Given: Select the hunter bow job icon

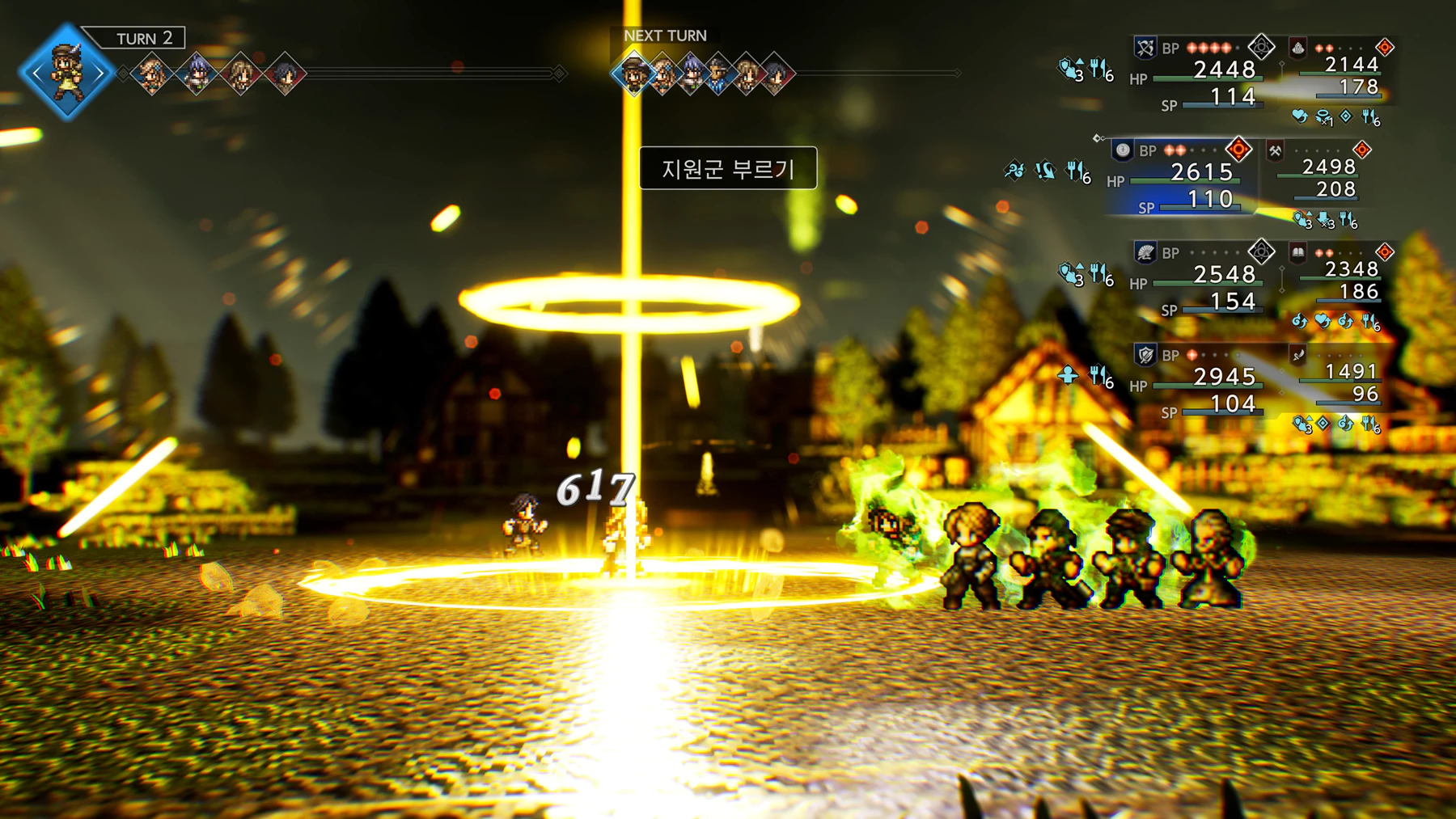Looking at the screenshot, I should [1145, 48].
